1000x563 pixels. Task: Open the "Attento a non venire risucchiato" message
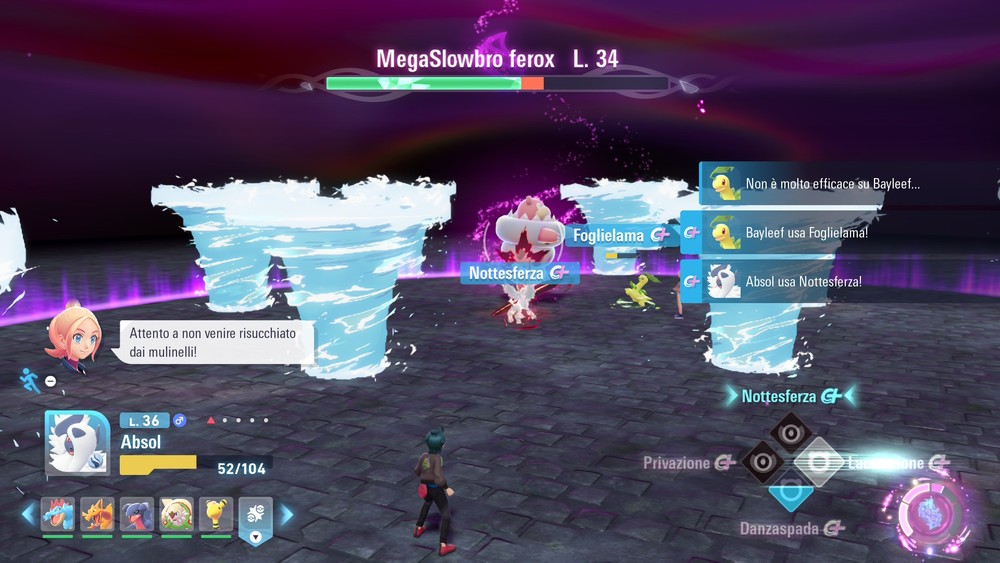click(212, 342)
